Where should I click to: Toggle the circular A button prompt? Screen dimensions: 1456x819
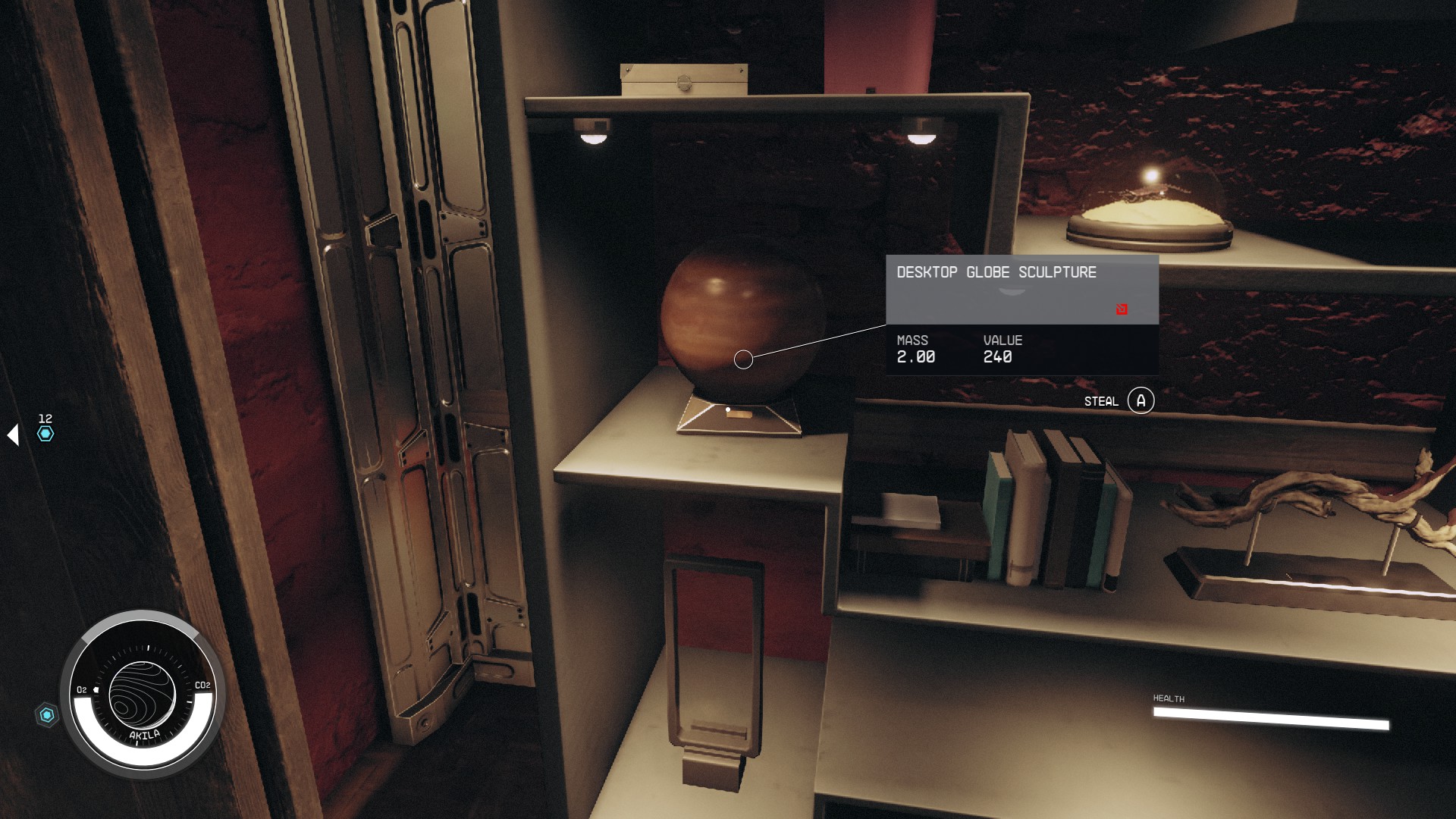coord(1142,400)
